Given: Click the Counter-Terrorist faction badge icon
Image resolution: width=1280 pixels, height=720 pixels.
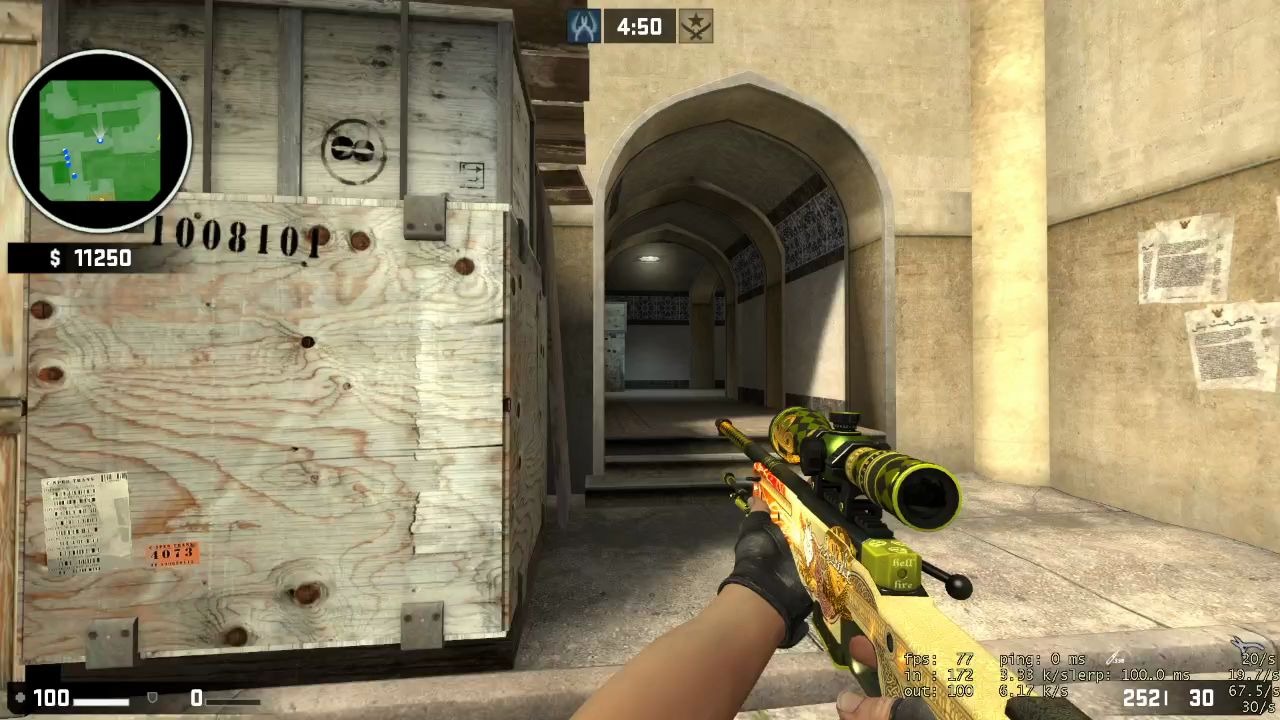Looking at the screenshot, I should [583, 27].
